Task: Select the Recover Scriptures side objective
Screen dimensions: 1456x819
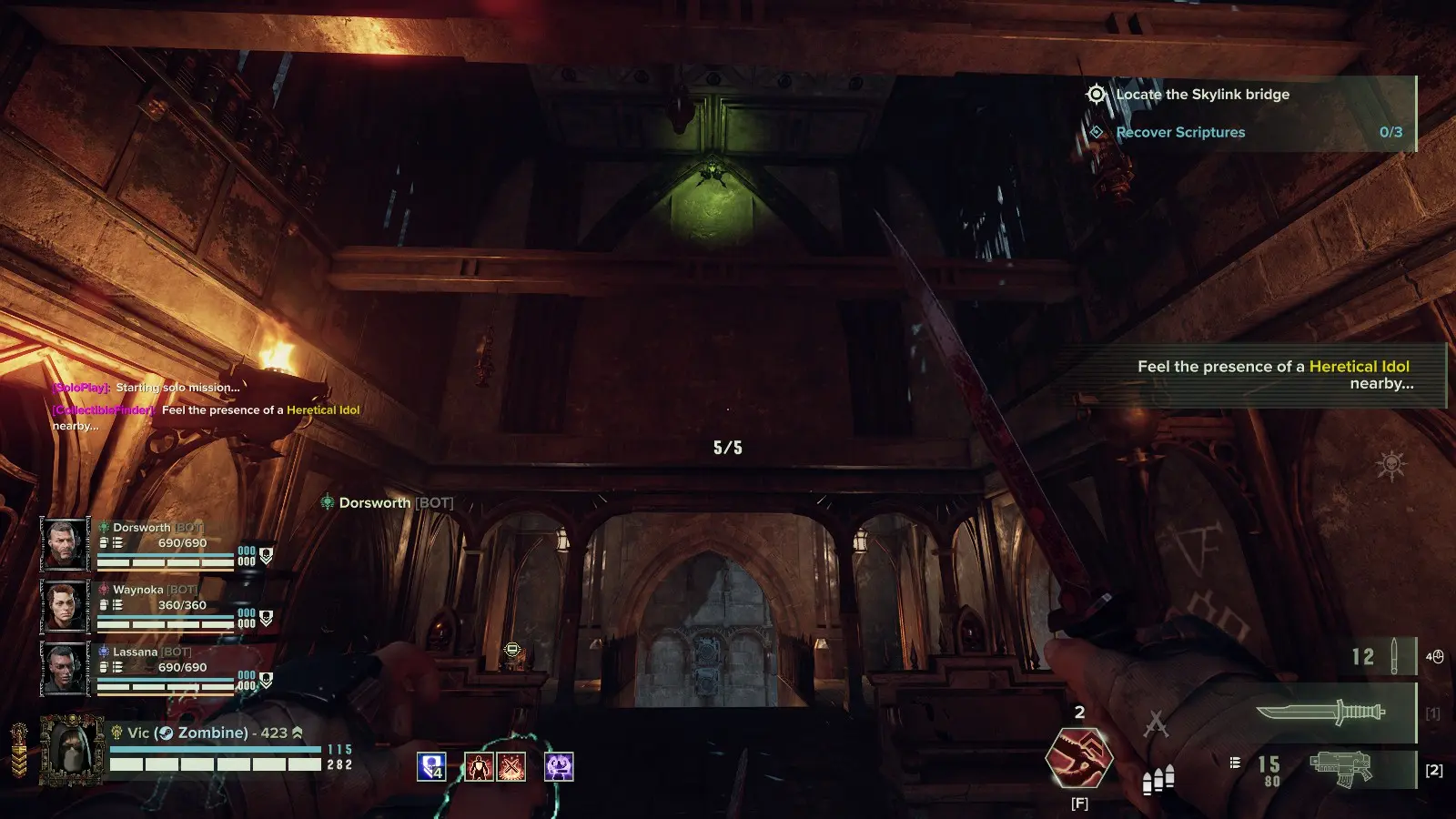Action: (x=1179, y=133)
